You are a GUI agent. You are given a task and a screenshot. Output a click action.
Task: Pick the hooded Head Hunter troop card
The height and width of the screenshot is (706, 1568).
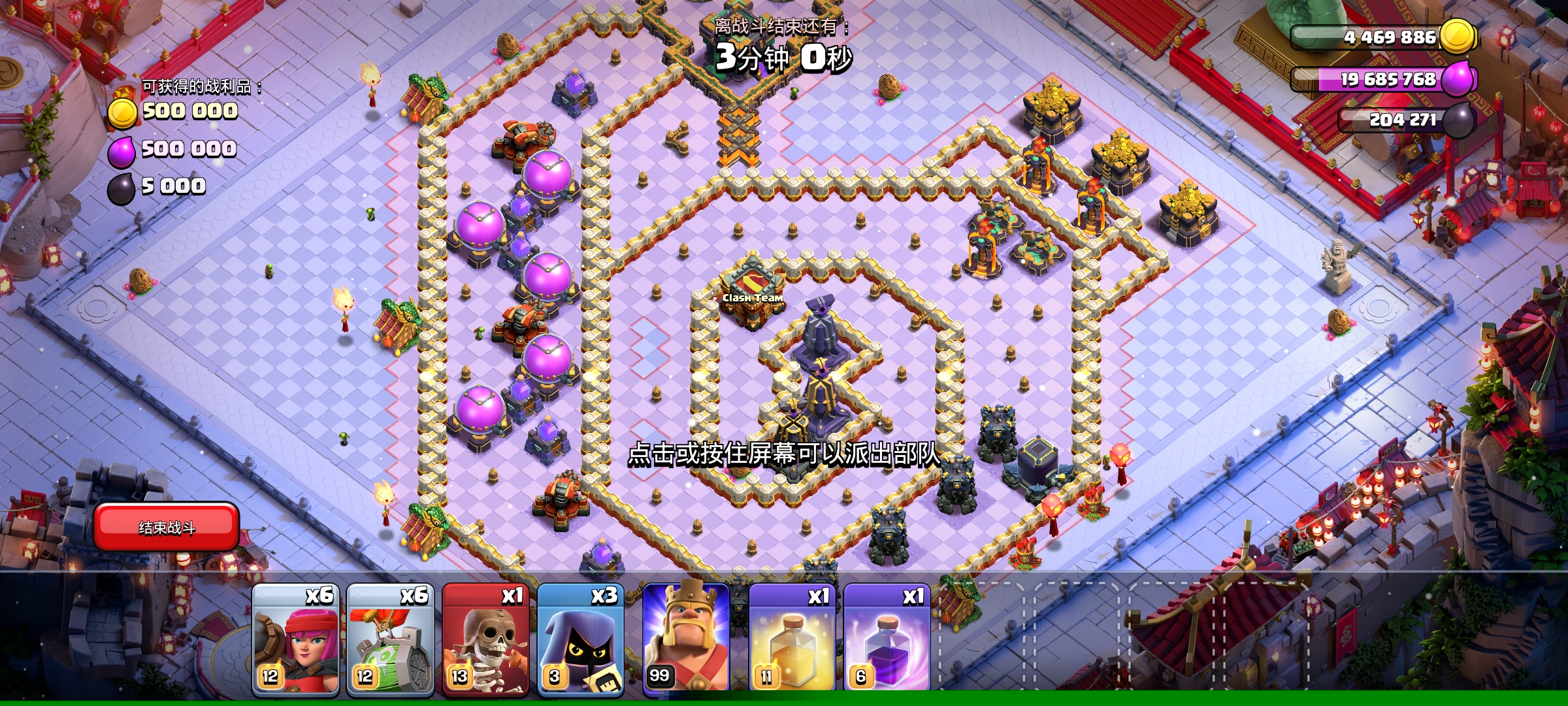coord(580,637)
